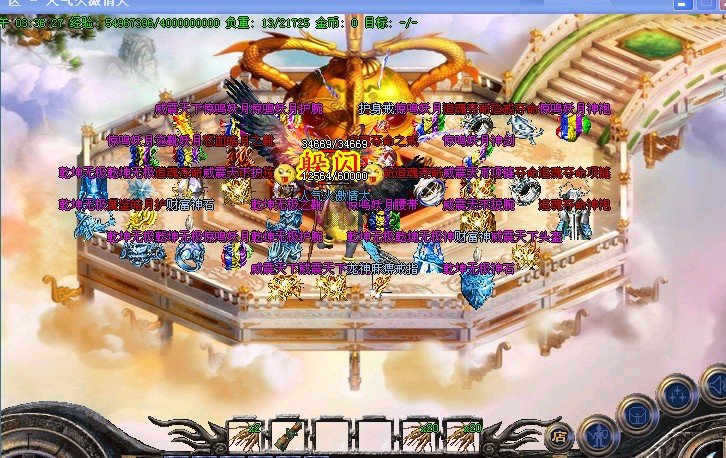This screenshot has height=458, width=726.
Task: Toggle the speaker sound button
Action: [x=716, y=384]
